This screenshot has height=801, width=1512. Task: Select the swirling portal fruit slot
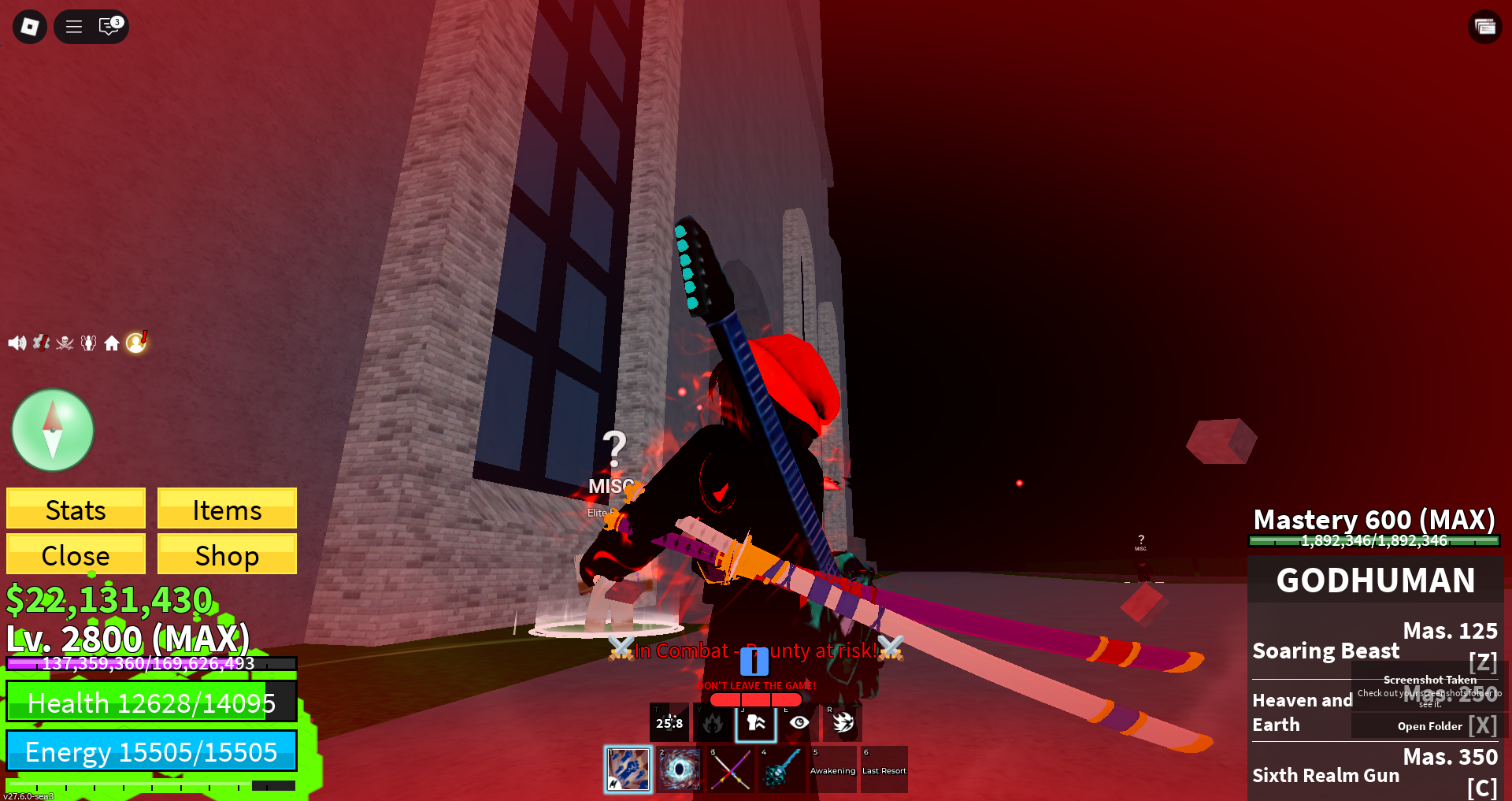click(x=679, y=769)
